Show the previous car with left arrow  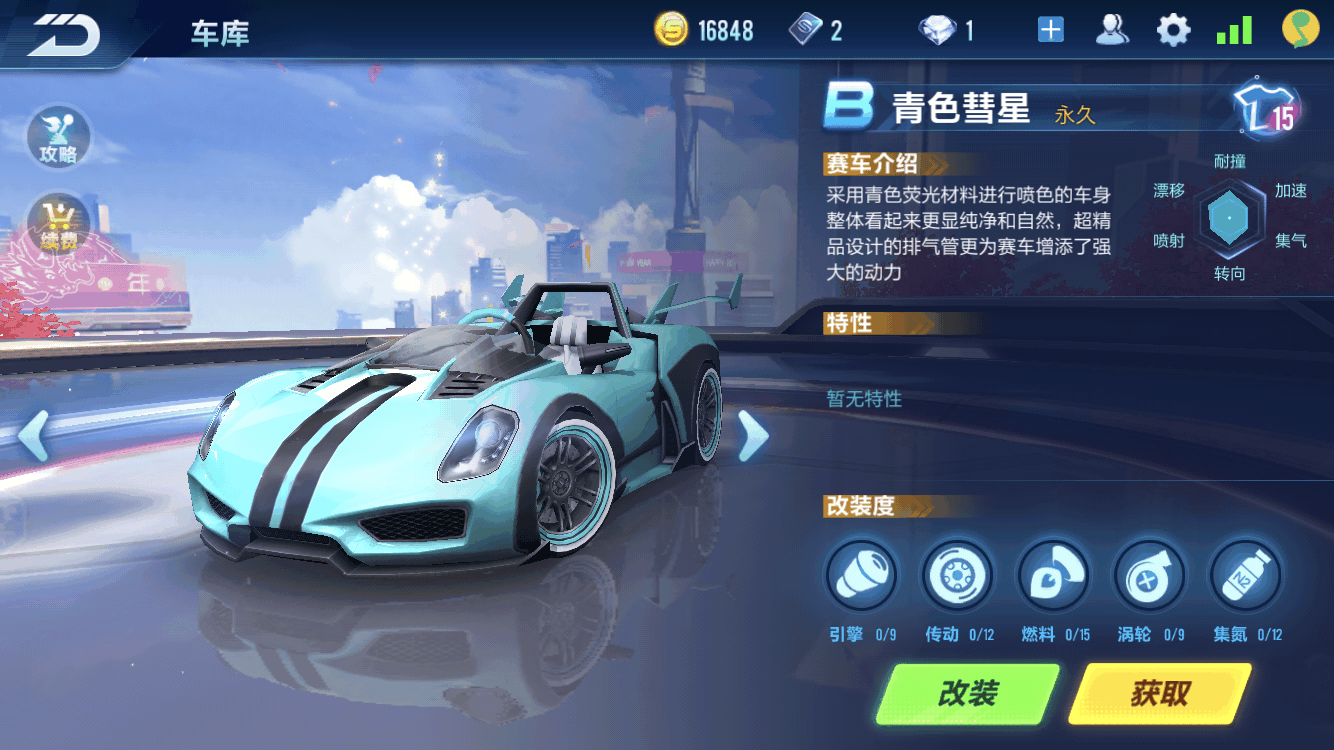coord(33,437)
